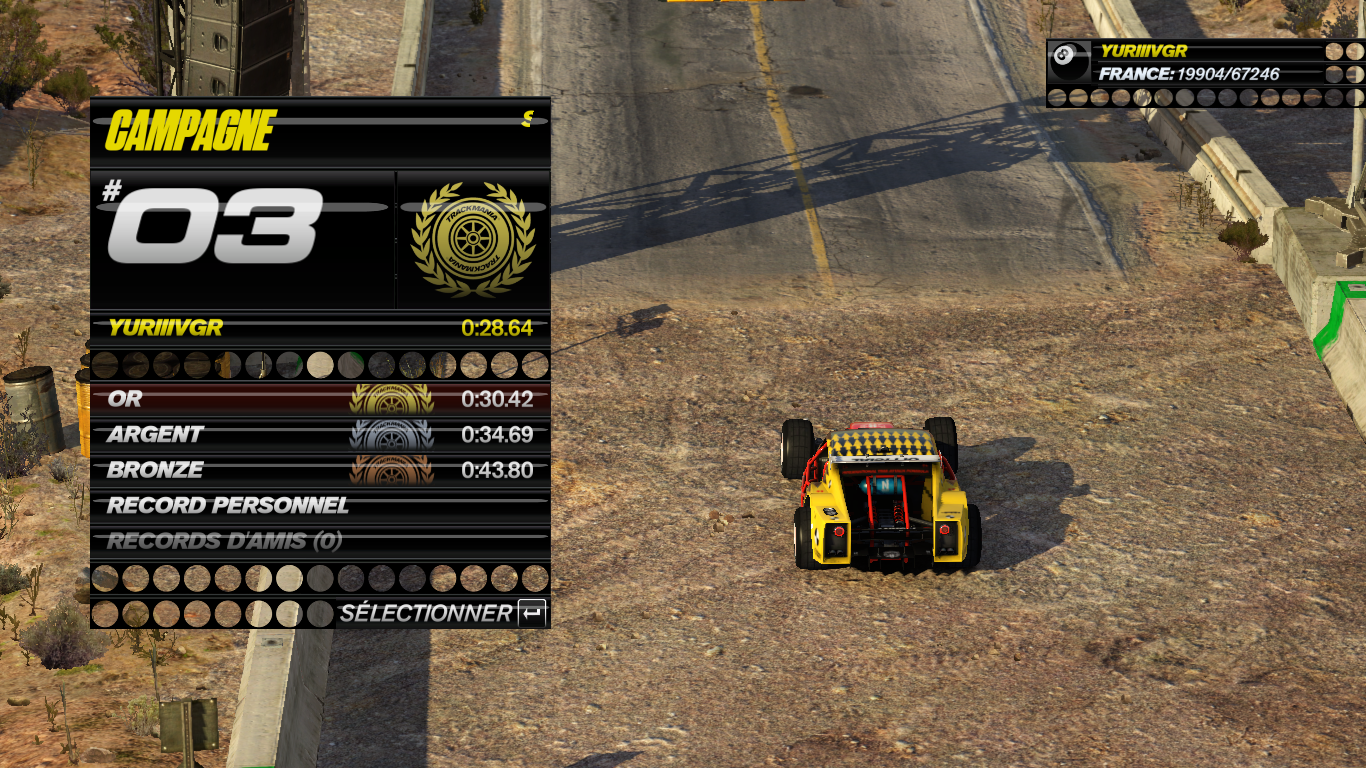Click the 8-ball player avatar
Screen dimensions: 1366x768
pos(1070,62)
